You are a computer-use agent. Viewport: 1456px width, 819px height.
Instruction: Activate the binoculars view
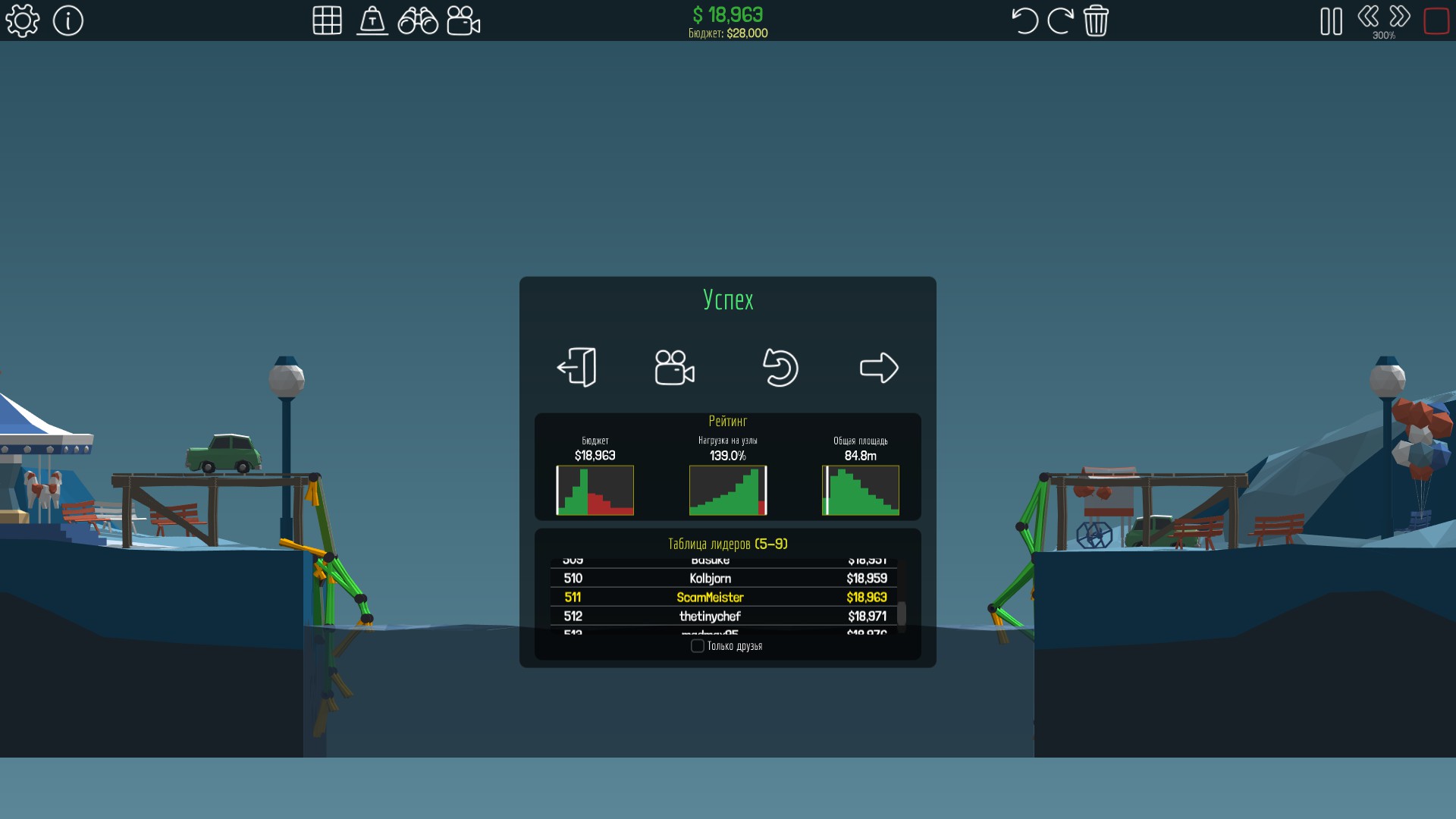[418, 20]
